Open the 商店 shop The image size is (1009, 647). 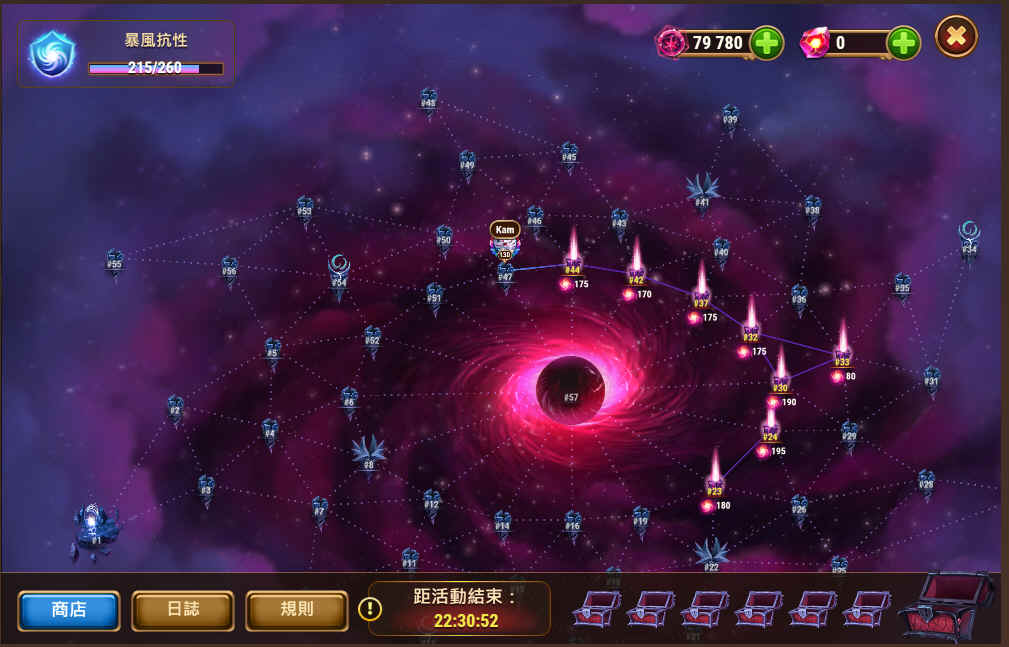tap(69, 610)
